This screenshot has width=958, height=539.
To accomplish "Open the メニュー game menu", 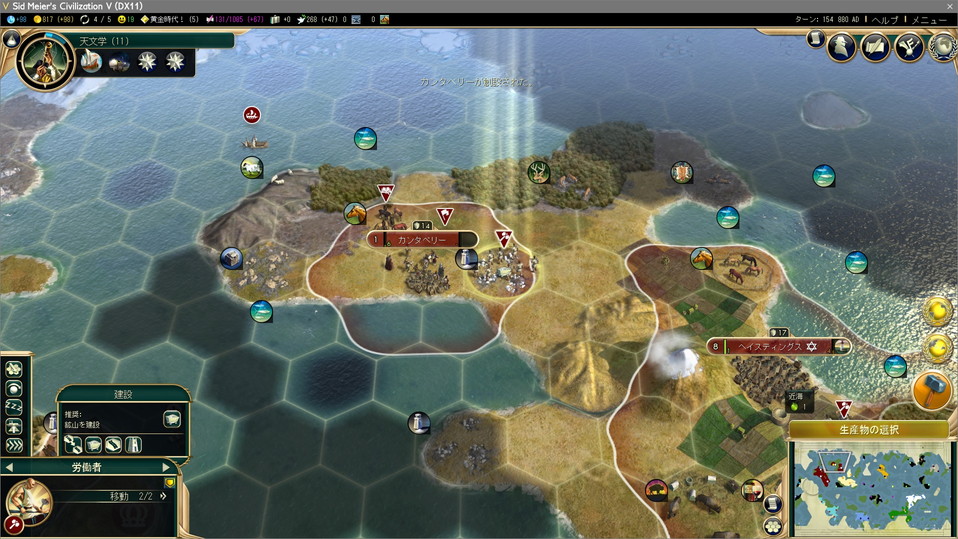I will coord(929,19).
